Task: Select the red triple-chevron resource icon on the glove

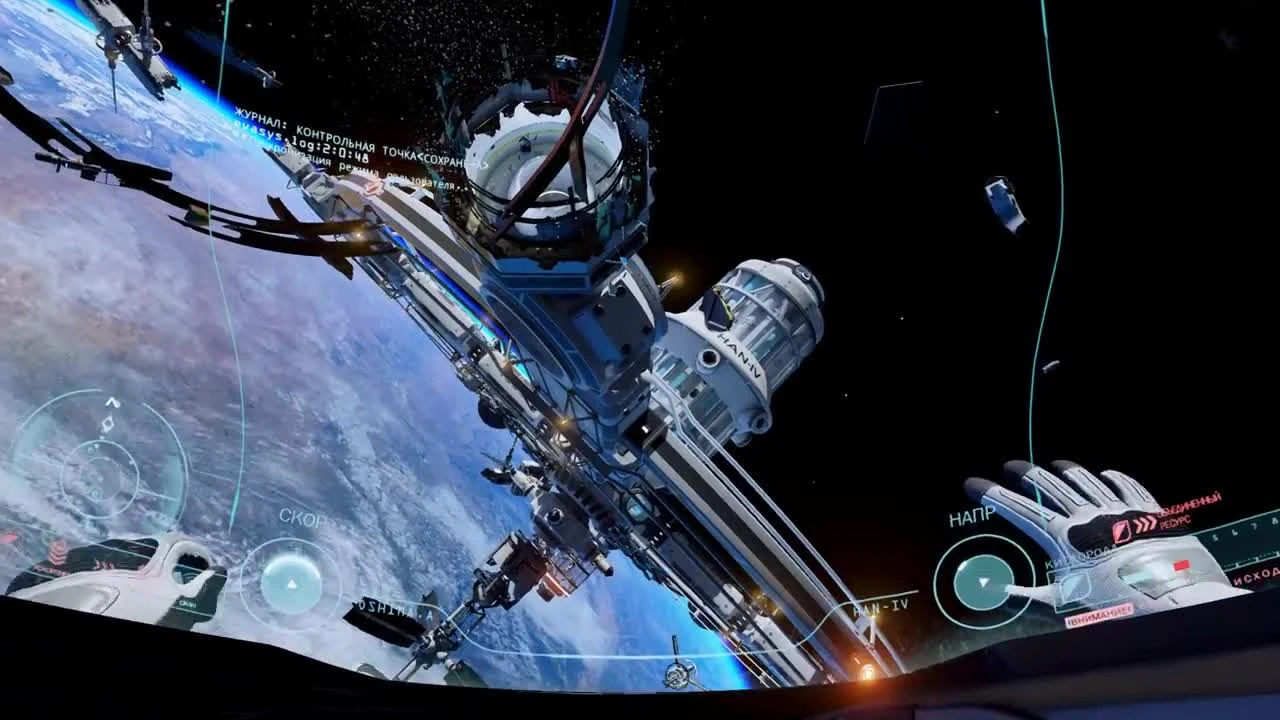Action: coord(1143,524)
